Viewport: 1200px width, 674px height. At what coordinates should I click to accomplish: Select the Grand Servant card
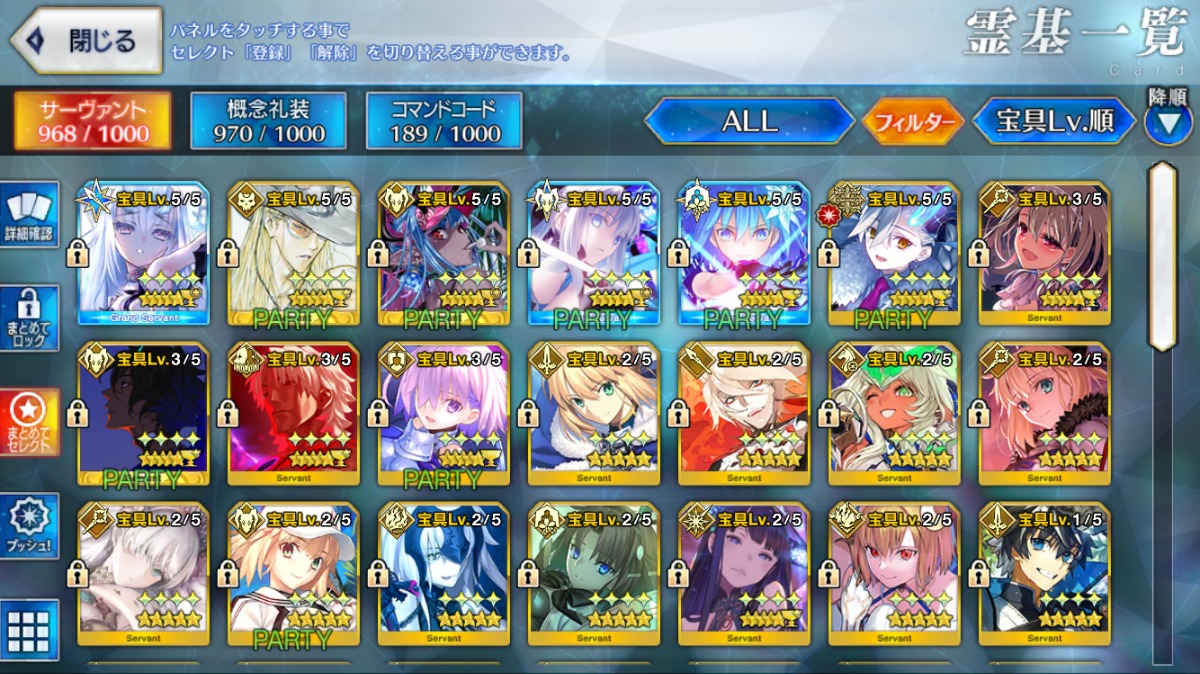143,255
